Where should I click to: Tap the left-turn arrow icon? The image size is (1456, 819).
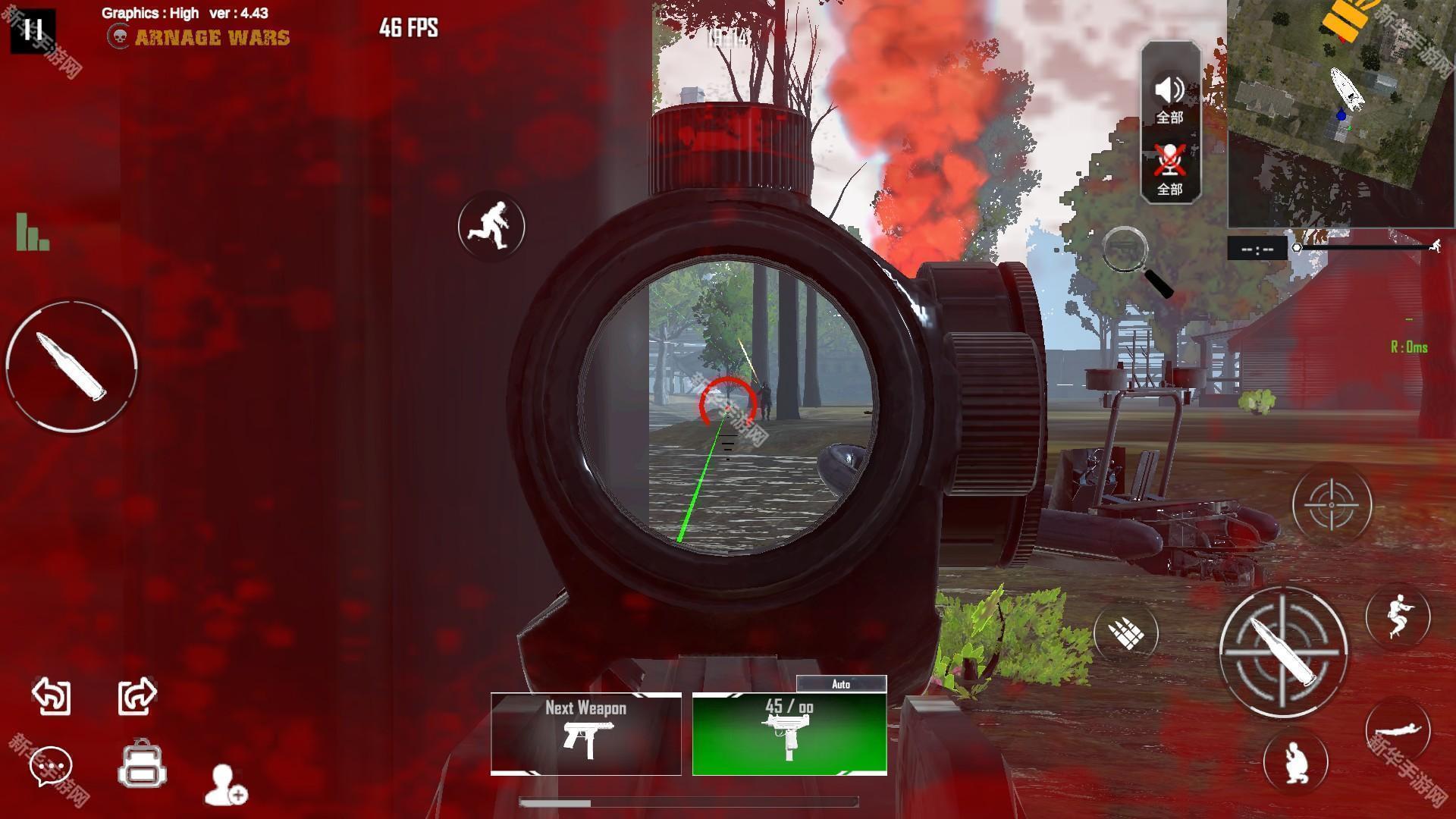pos(52,695)
